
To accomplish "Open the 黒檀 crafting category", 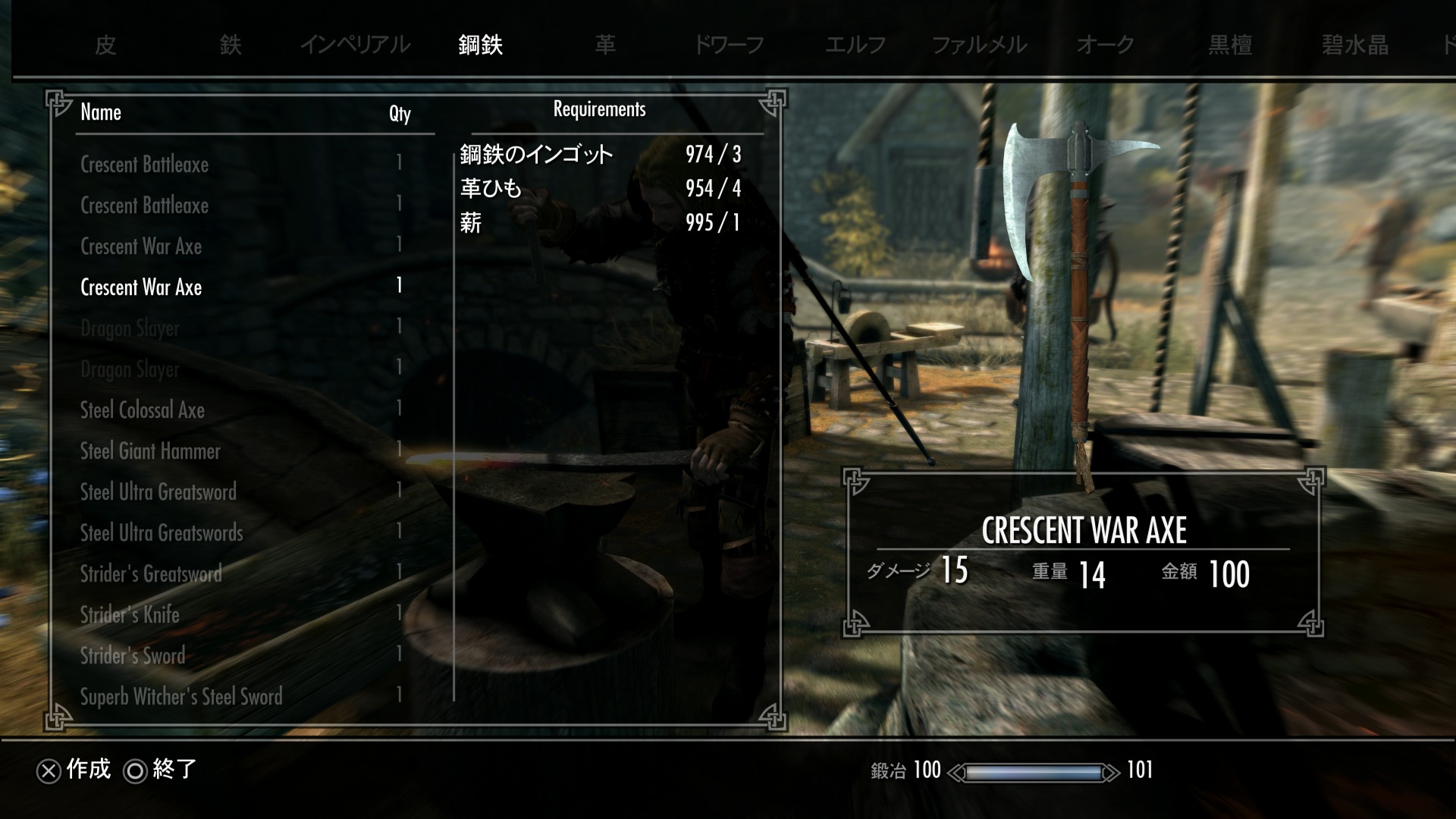I will point(1230,45).
